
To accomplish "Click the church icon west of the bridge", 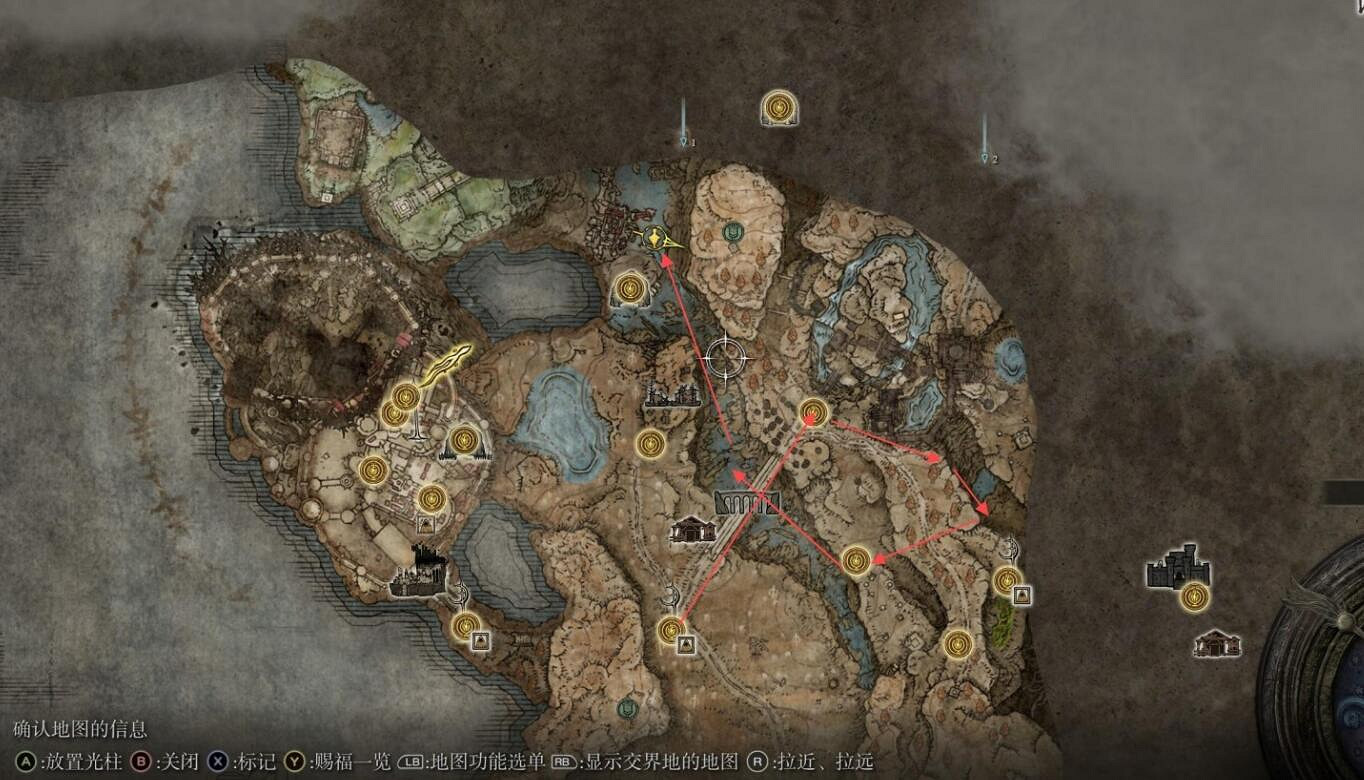I will 690,530.
